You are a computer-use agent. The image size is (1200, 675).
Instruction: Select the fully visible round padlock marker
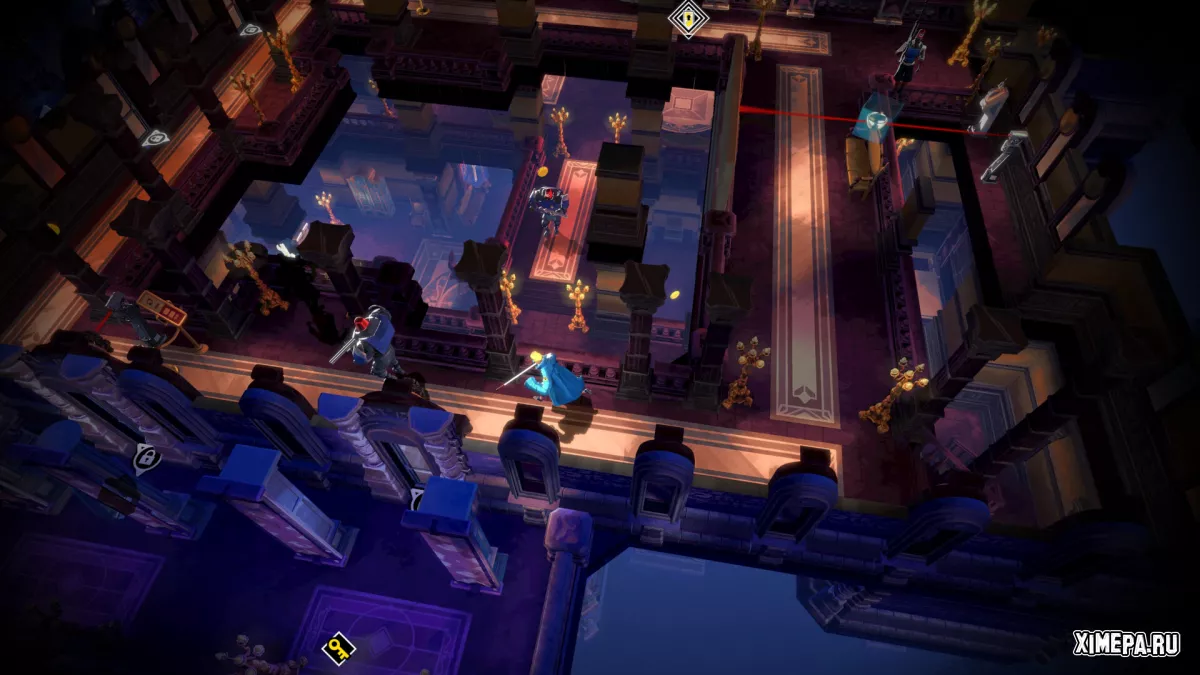tap(145, 458)
